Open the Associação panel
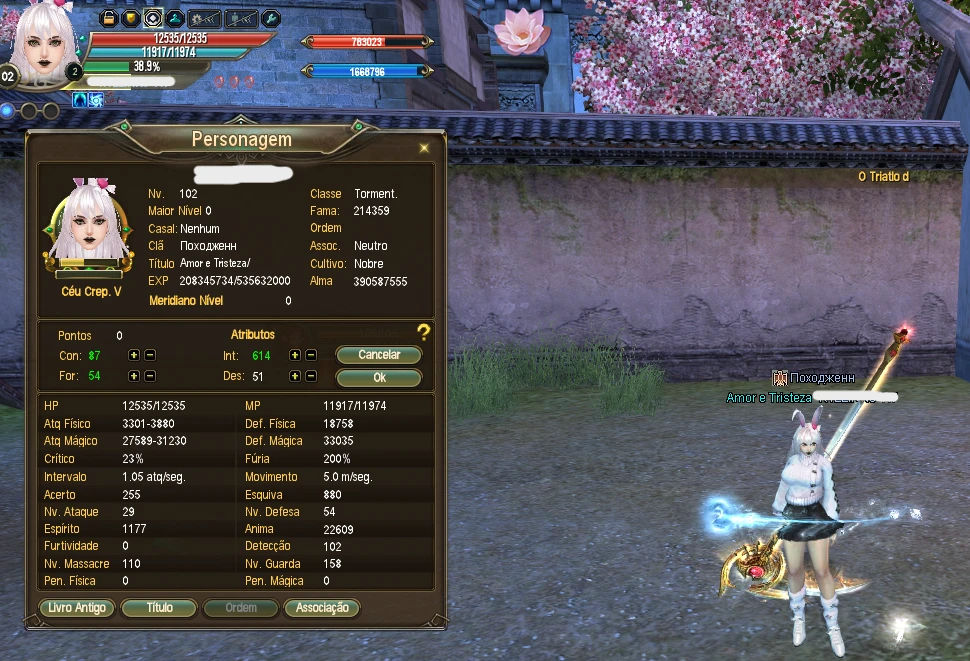The image size is (970, 661). tap(321, 608)
